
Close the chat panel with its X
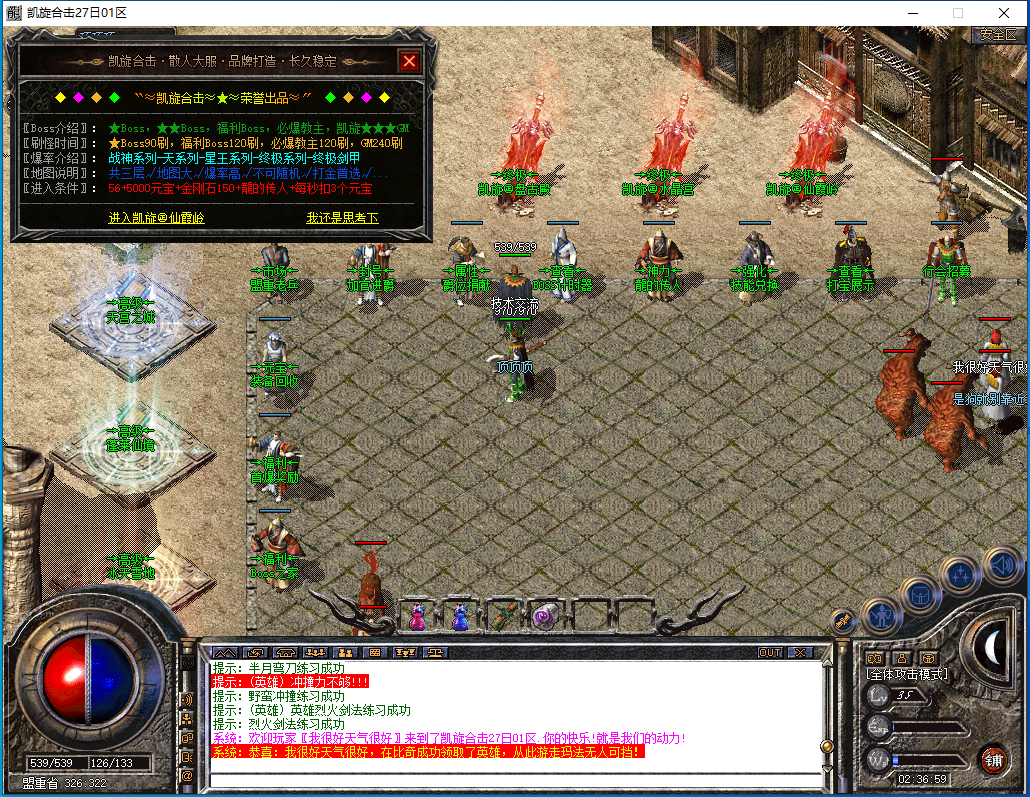(x=799, y=652)
